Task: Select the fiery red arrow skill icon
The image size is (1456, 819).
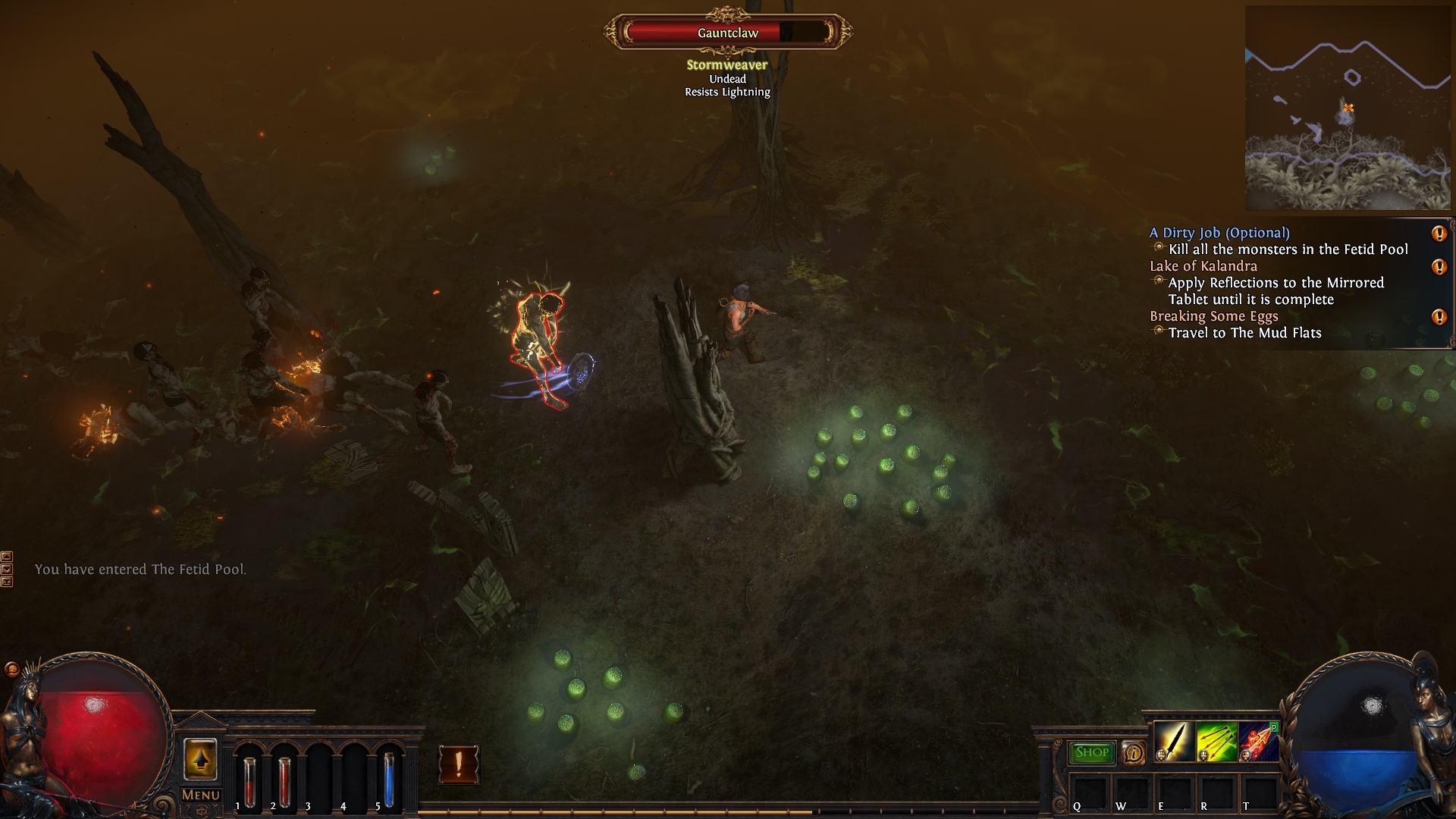Action: (x=1258, y=741)
